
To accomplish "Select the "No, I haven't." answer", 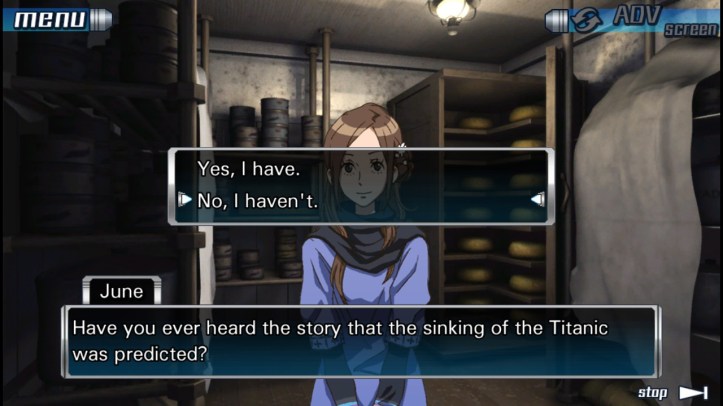I will point(258,200).
